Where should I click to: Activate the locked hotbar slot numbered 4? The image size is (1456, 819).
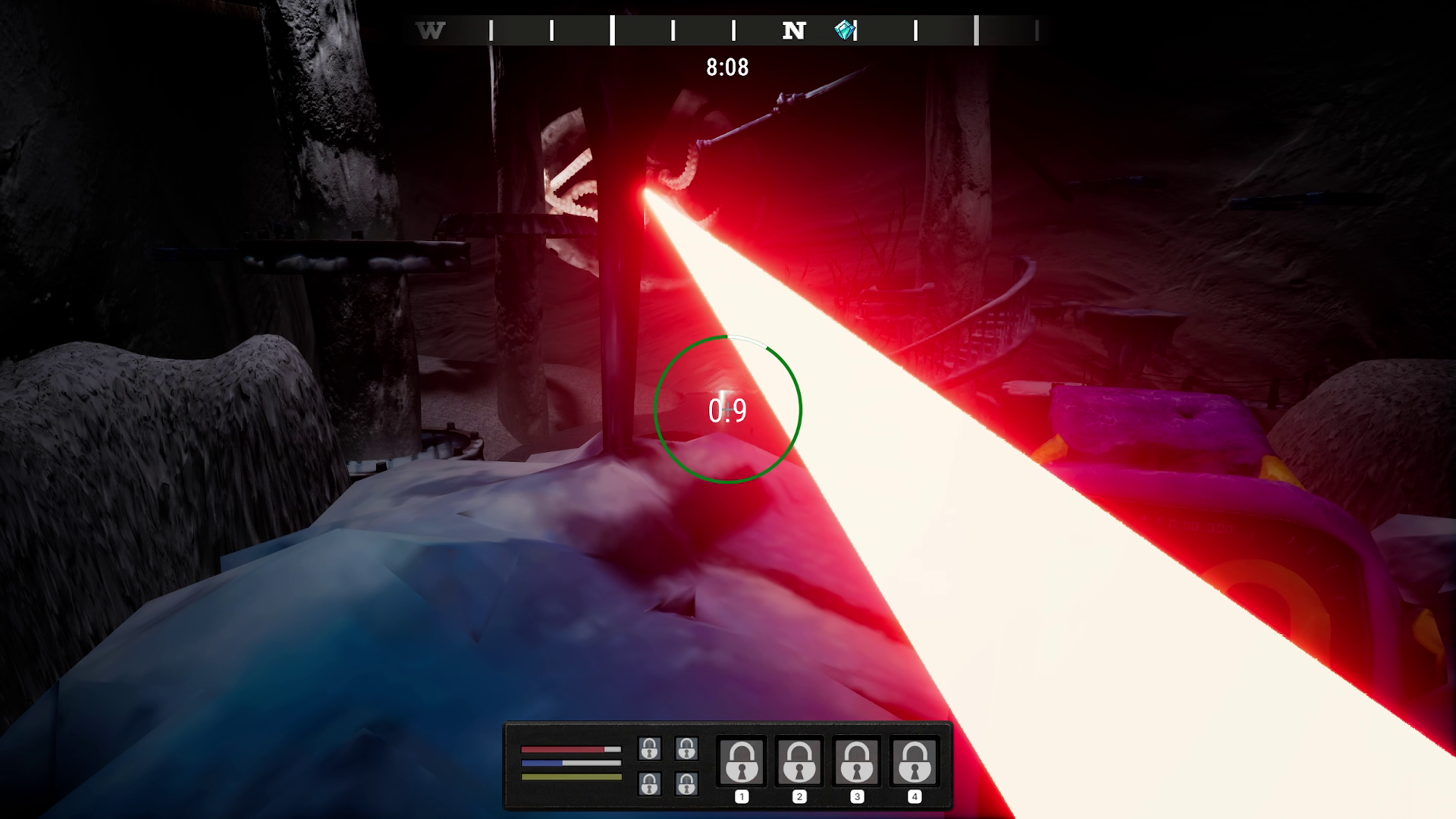click(915, 761)
